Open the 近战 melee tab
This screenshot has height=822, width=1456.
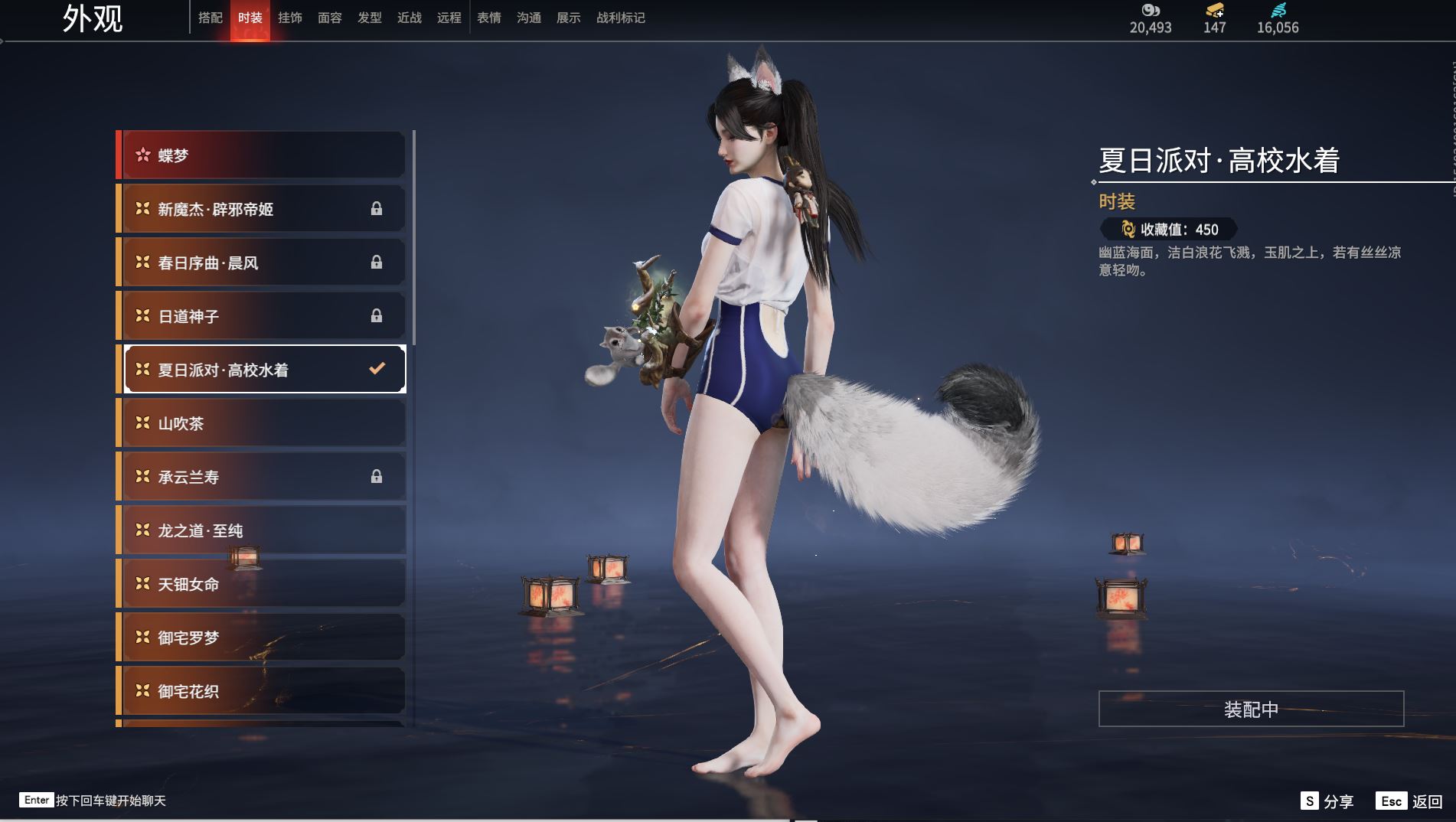click(410, 18)
